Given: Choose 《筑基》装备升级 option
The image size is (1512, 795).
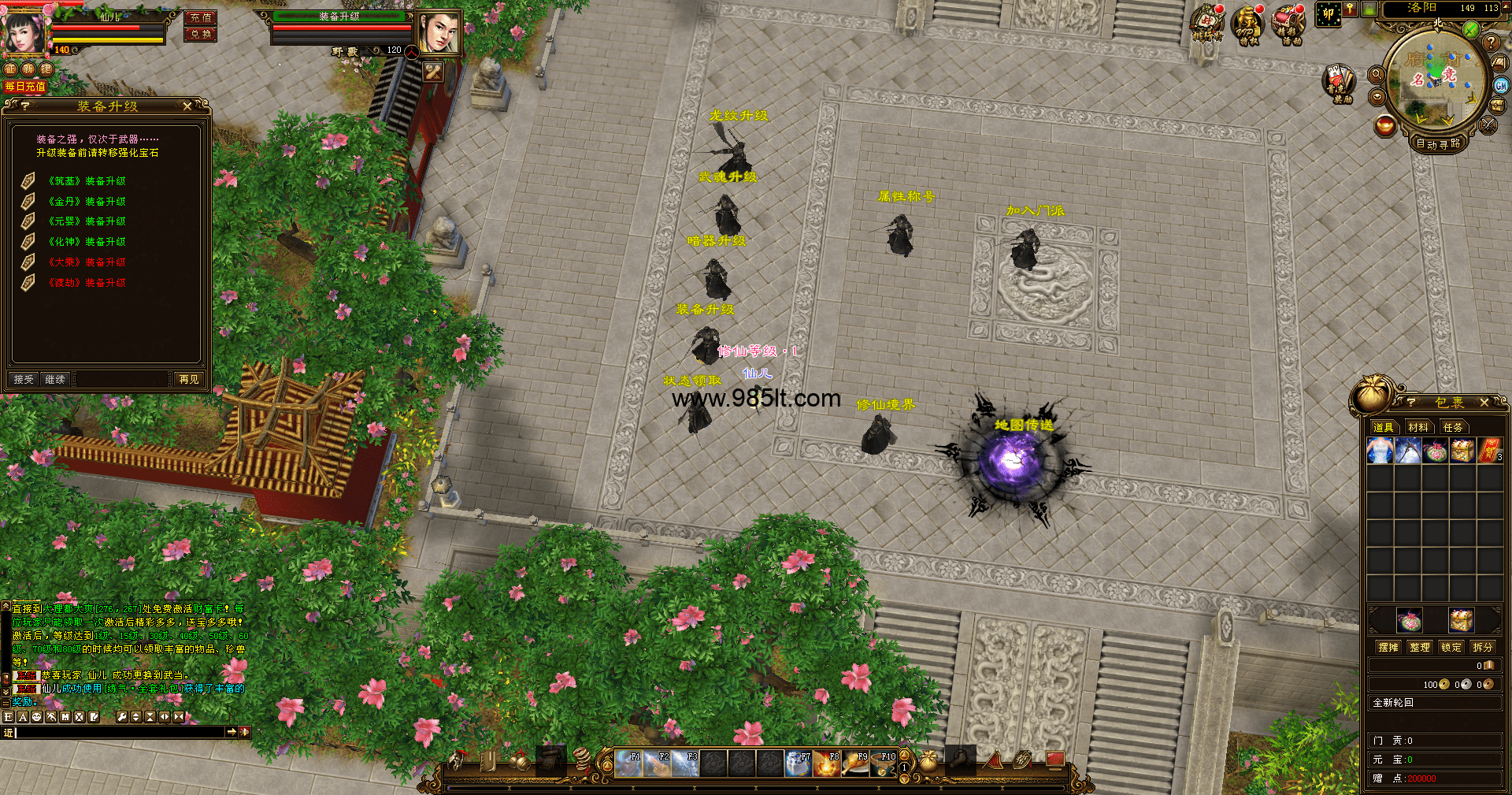Looking at the screenshot, I should click(87, 181).
